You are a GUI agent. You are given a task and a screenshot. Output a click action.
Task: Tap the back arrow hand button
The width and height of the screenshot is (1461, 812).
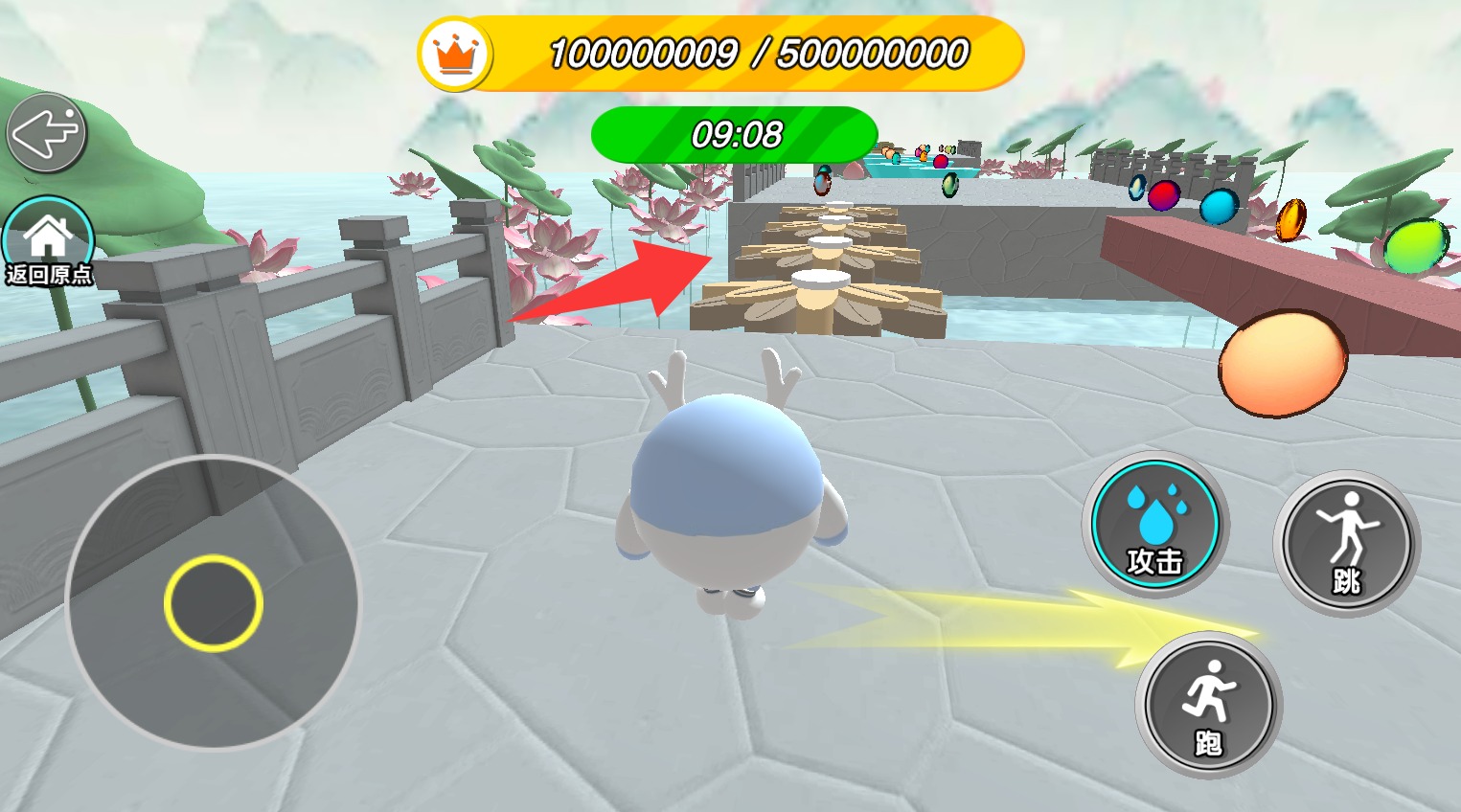pos(47,133)
